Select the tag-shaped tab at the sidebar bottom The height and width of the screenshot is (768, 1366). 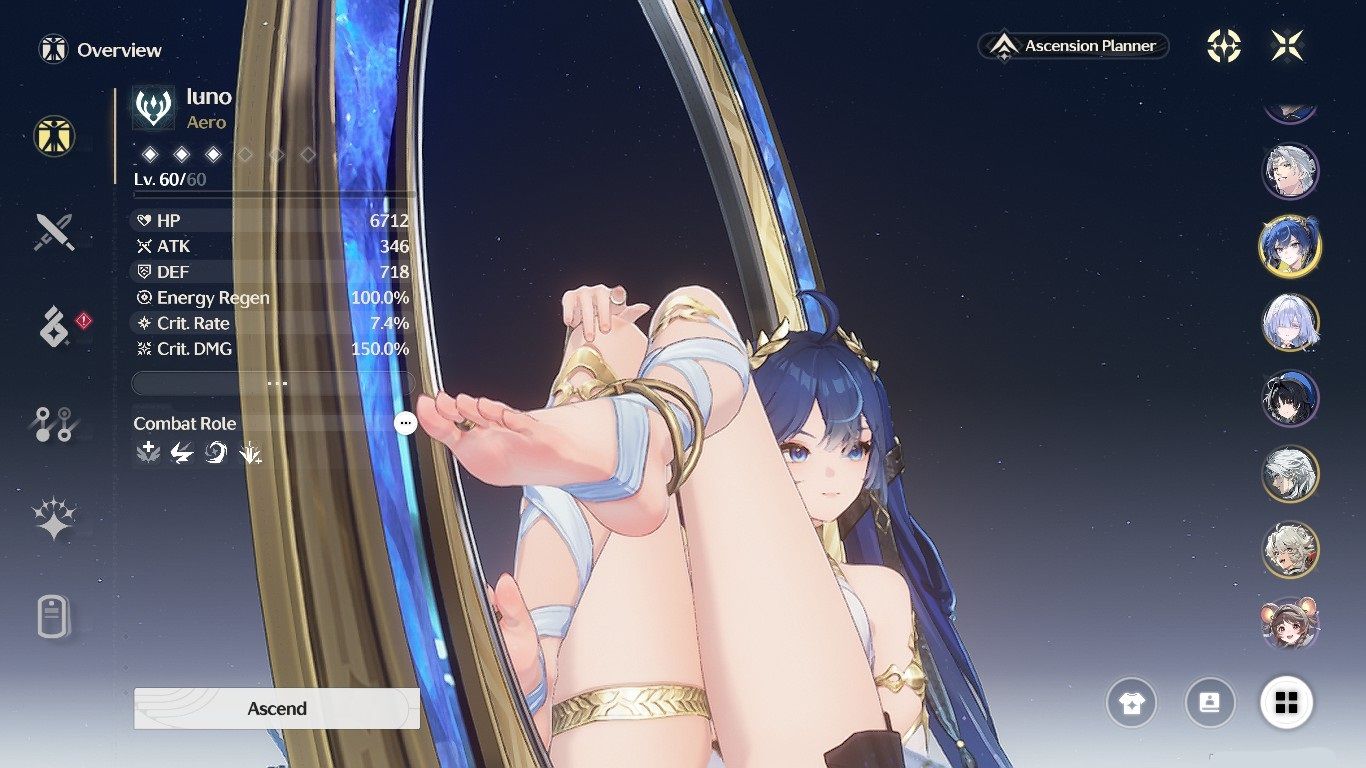click(54, 616)
